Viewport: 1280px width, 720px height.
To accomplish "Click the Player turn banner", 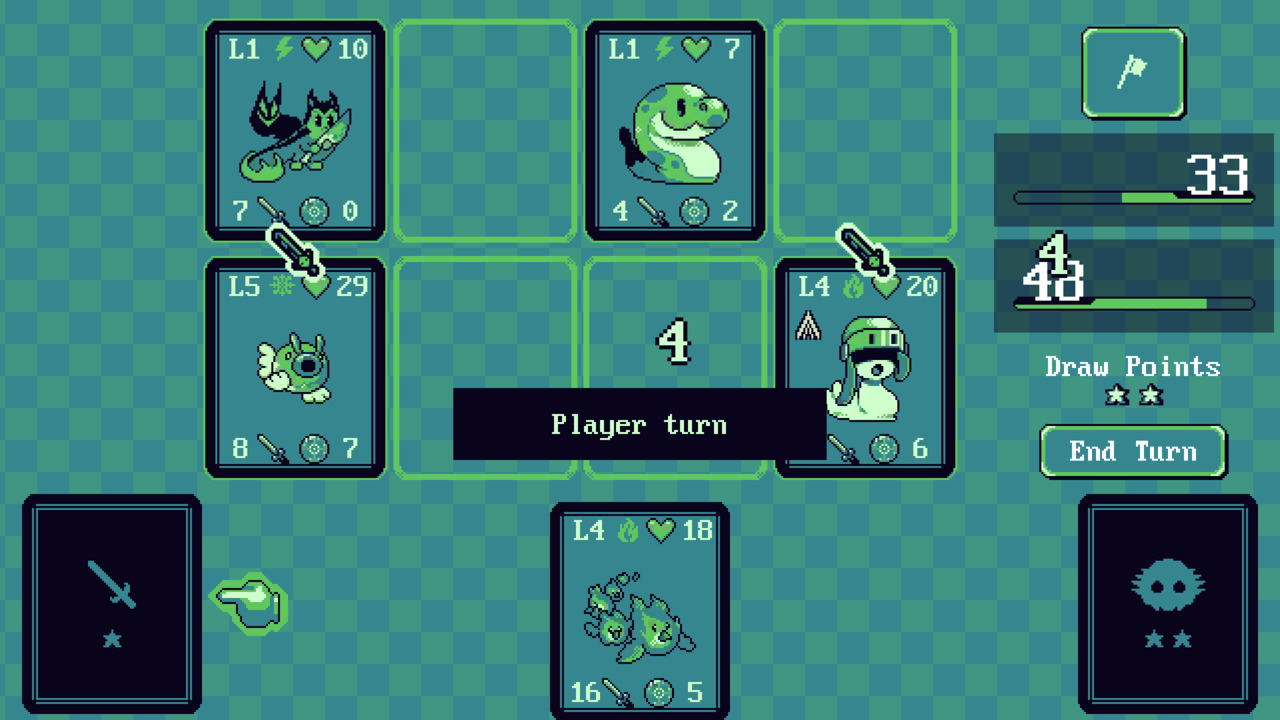I will point(640,424).
